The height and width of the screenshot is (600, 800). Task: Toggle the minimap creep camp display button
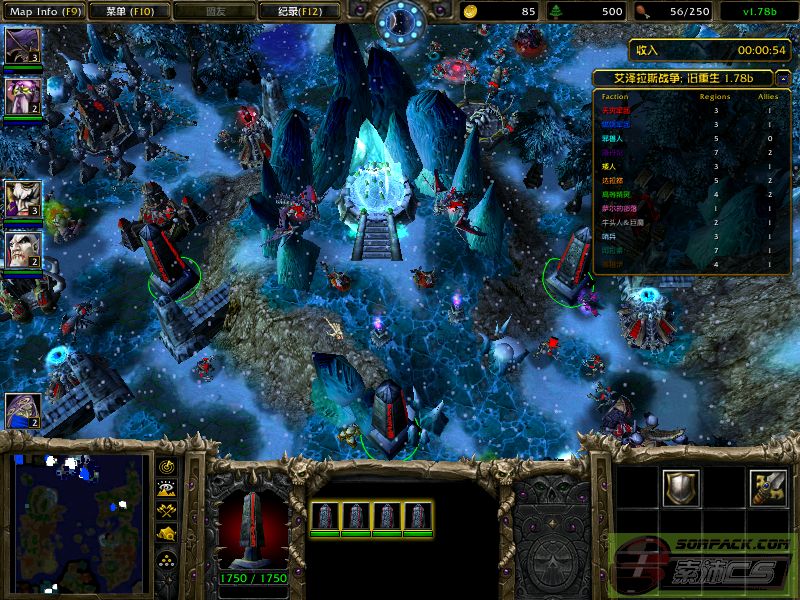tap(166, 534)
